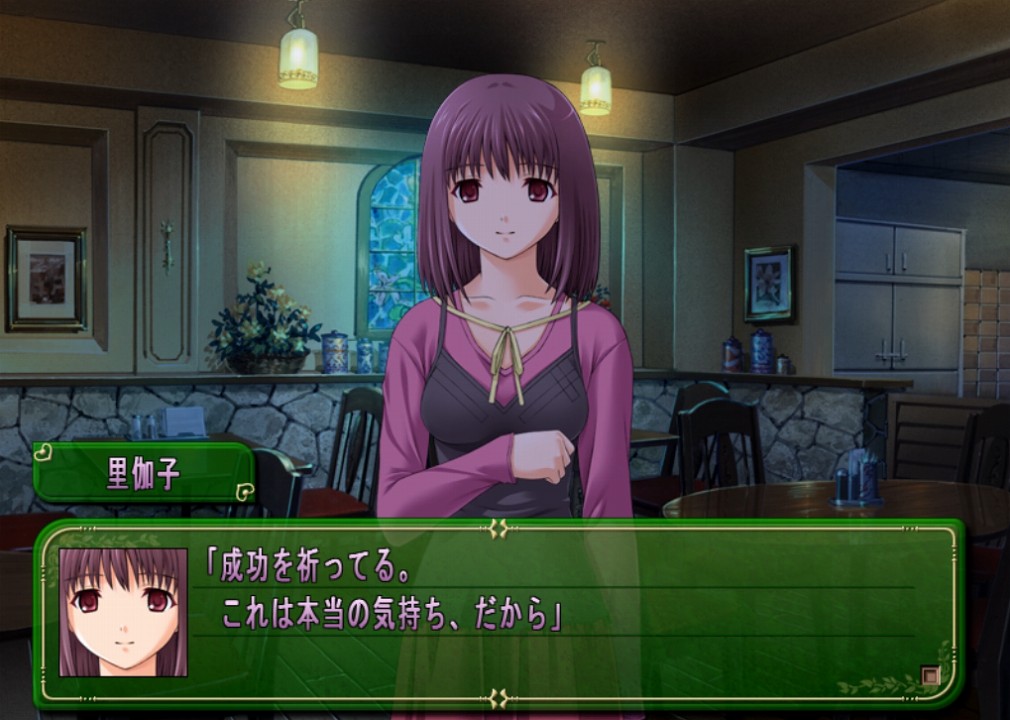Click the small square button in the dialogue box corner

tap(930, 675)
